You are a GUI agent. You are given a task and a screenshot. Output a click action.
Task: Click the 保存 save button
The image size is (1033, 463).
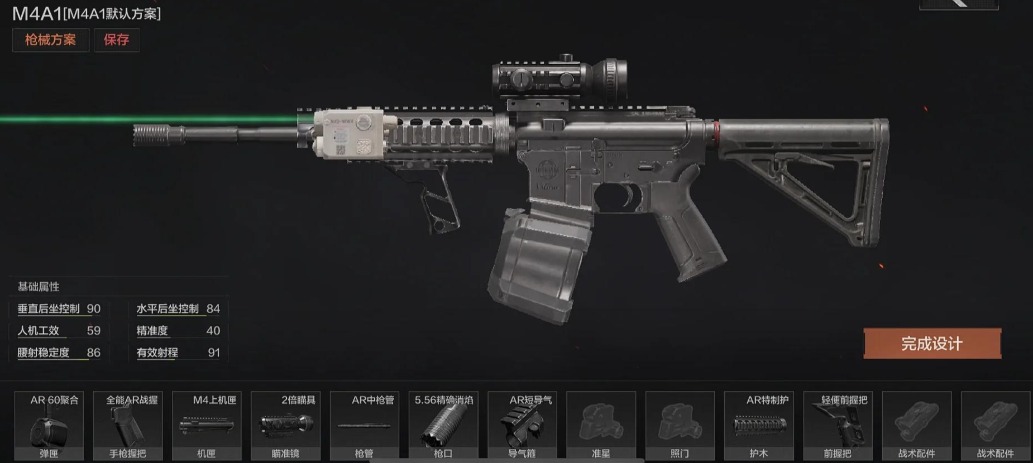116,41
